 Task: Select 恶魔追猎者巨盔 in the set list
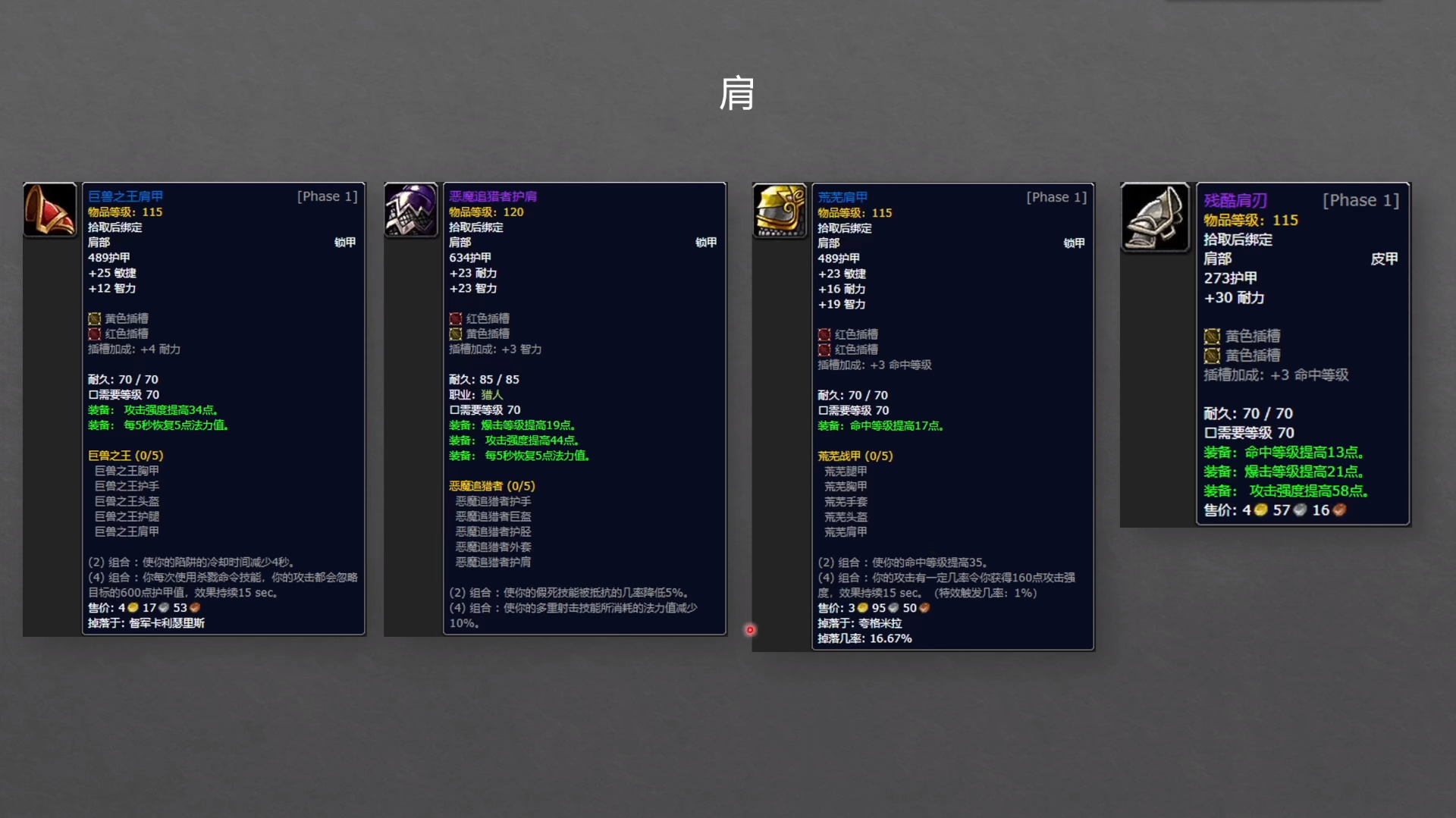click(492, 516)
